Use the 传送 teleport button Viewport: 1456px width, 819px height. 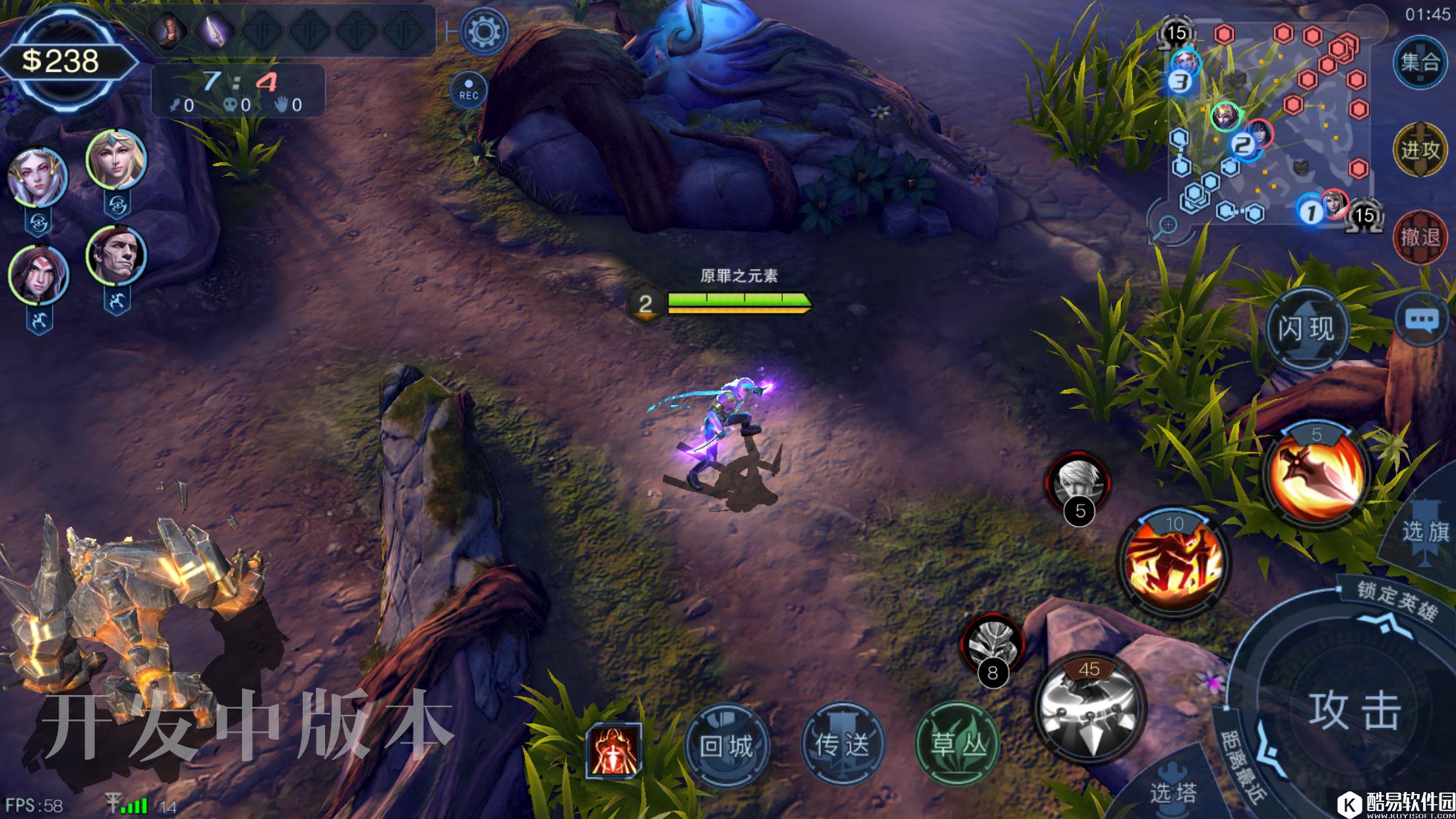pos(842,745)
